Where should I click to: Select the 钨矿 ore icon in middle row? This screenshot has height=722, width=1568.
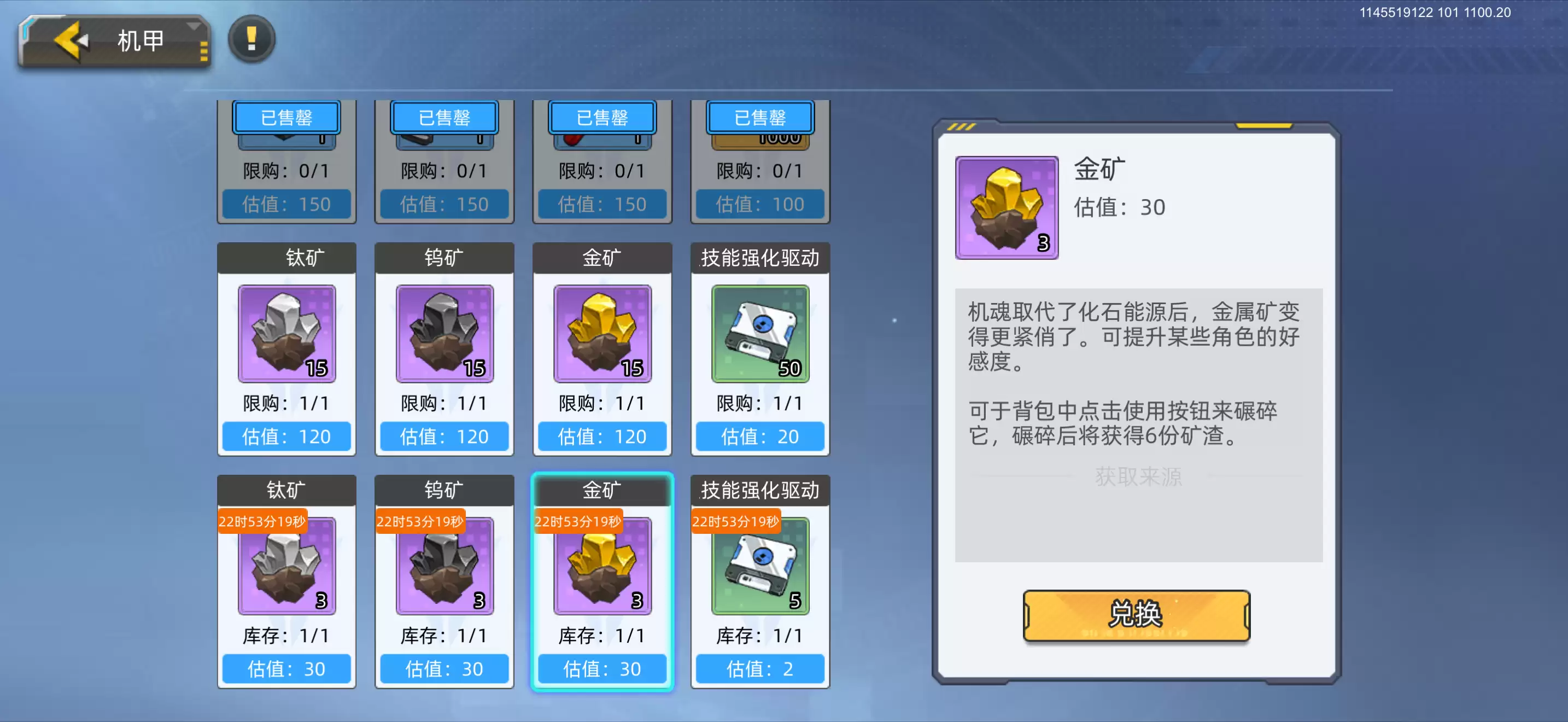444,334
